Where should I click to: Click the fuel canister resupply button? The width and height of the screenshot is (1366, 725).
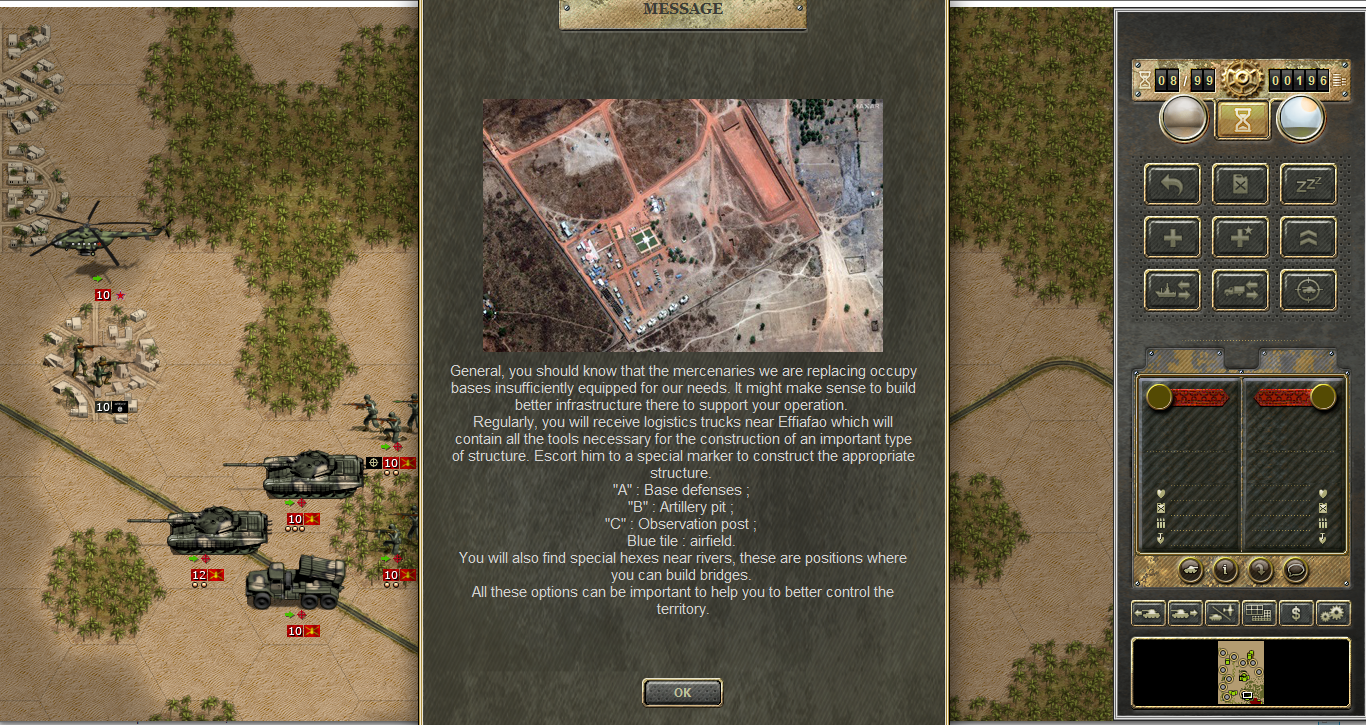1240,185
